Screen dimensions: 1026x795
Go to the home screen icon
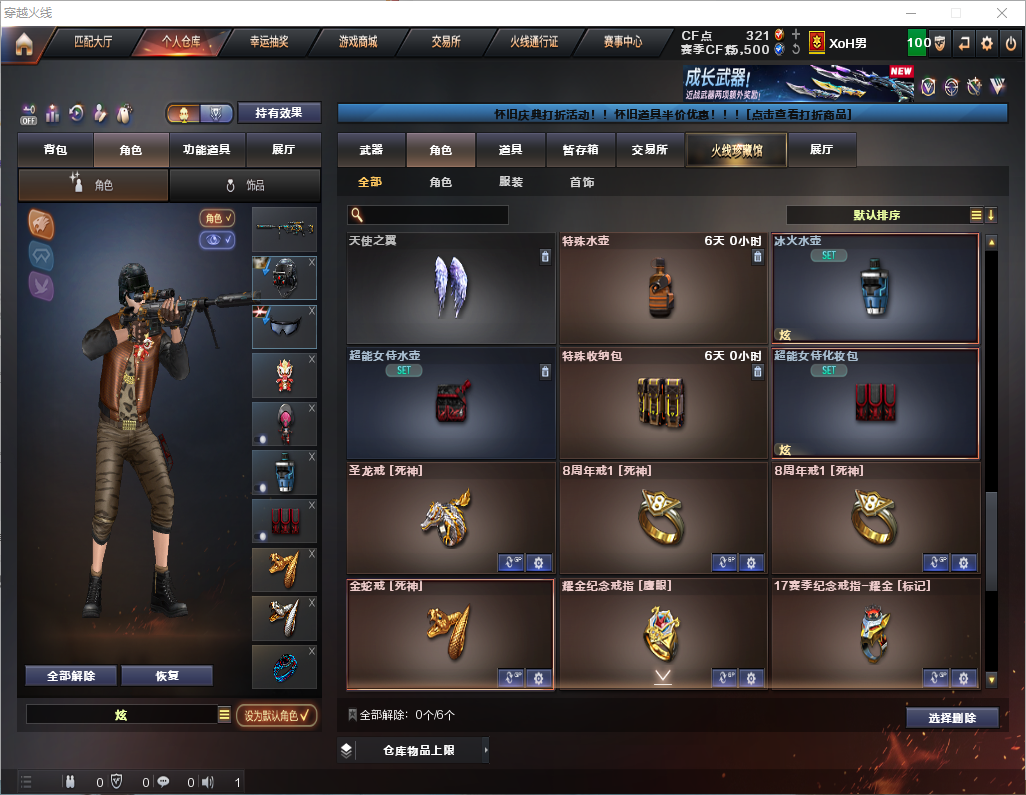[24, 44]
